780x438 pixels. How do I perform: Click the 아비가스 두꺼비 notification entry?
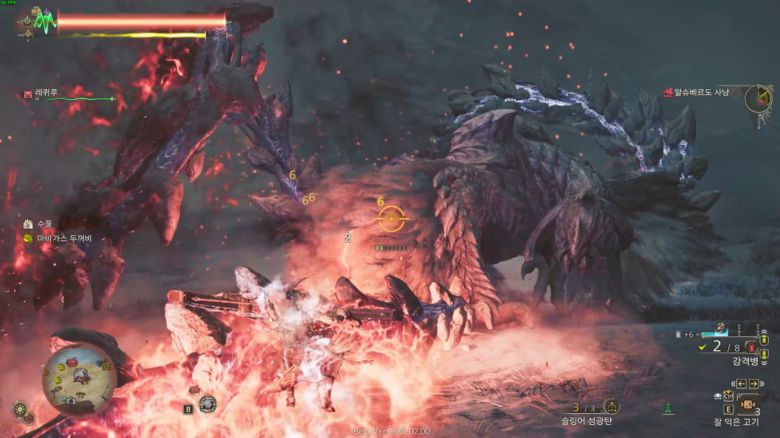62,238
